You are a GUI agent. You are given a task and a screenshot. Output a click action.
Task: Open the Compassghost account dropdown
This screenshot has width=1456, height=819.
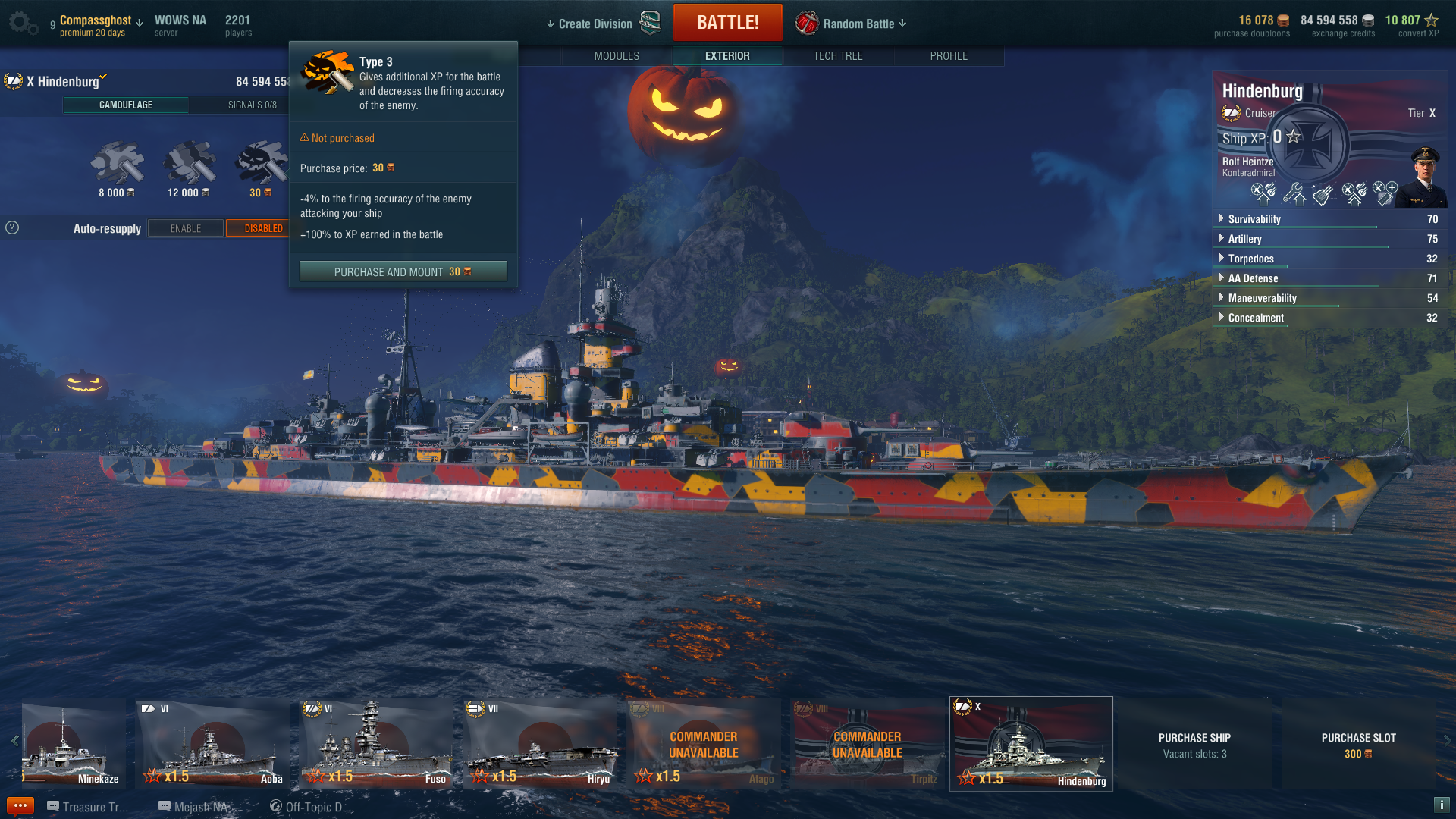tap(101, 21)
